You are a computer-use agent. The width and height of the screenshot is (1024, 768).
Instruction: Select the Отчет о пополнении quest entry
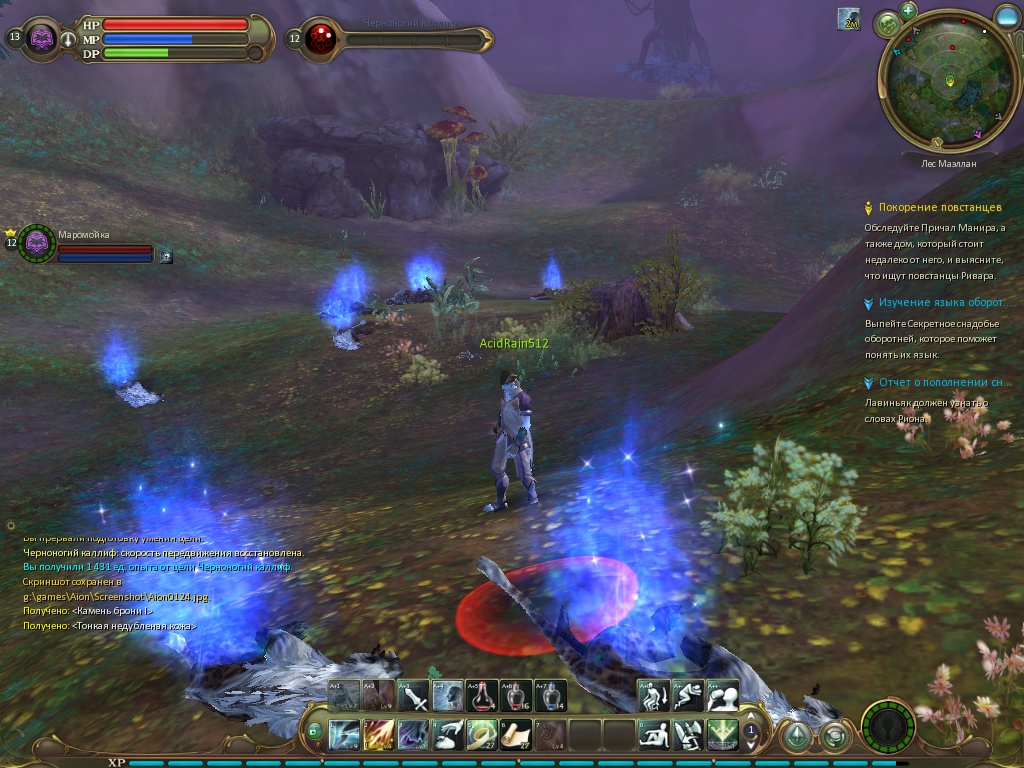coord(939,382)
